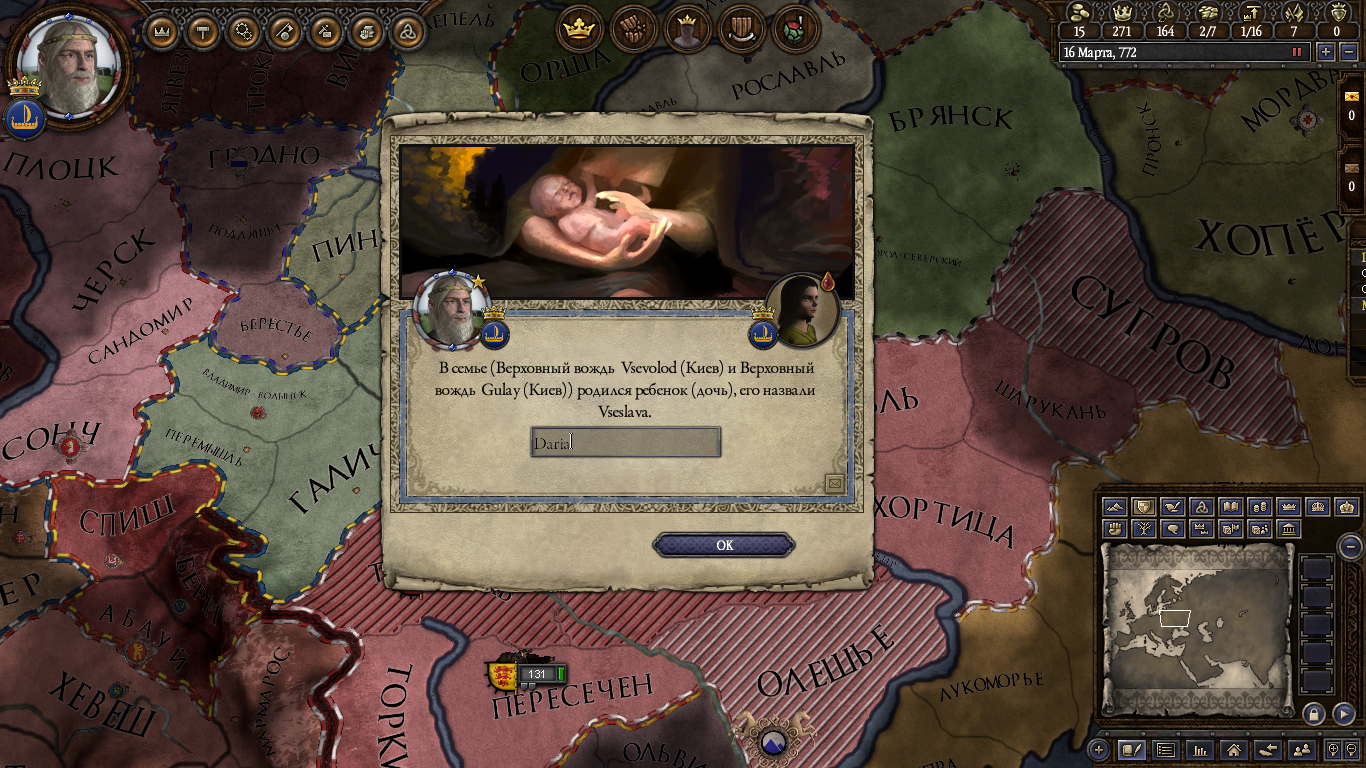Increase game speed with the plus button
1366x768 pixels.
click(1326, 52)
